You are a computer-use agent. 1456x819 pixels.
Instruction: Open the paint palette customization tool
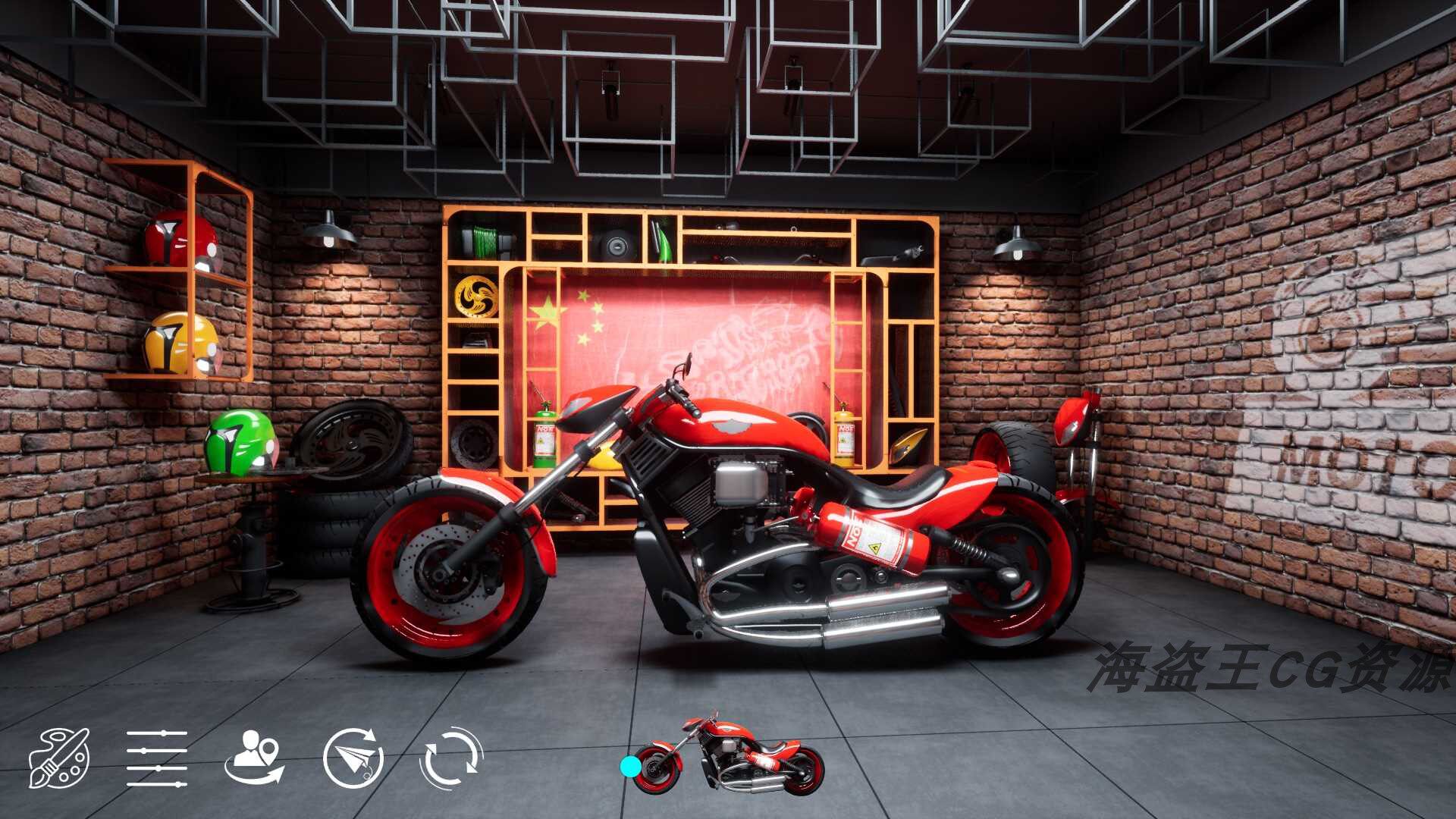pyautogui.click(x=59, y=758)
